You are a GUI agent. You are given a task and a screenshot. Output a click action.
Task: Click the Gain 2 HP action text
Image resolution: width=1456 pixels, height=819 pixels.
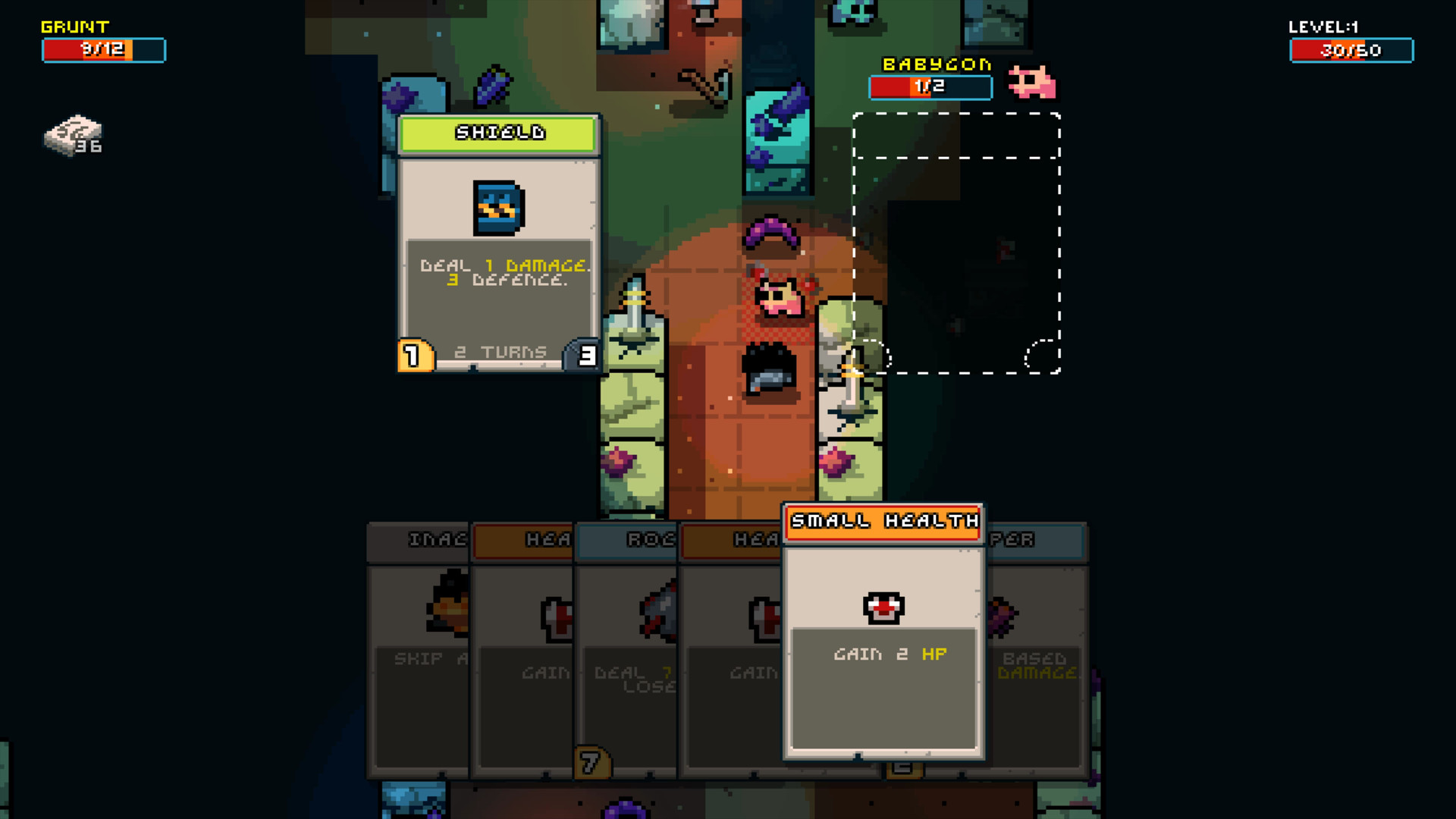click(890, 653)
